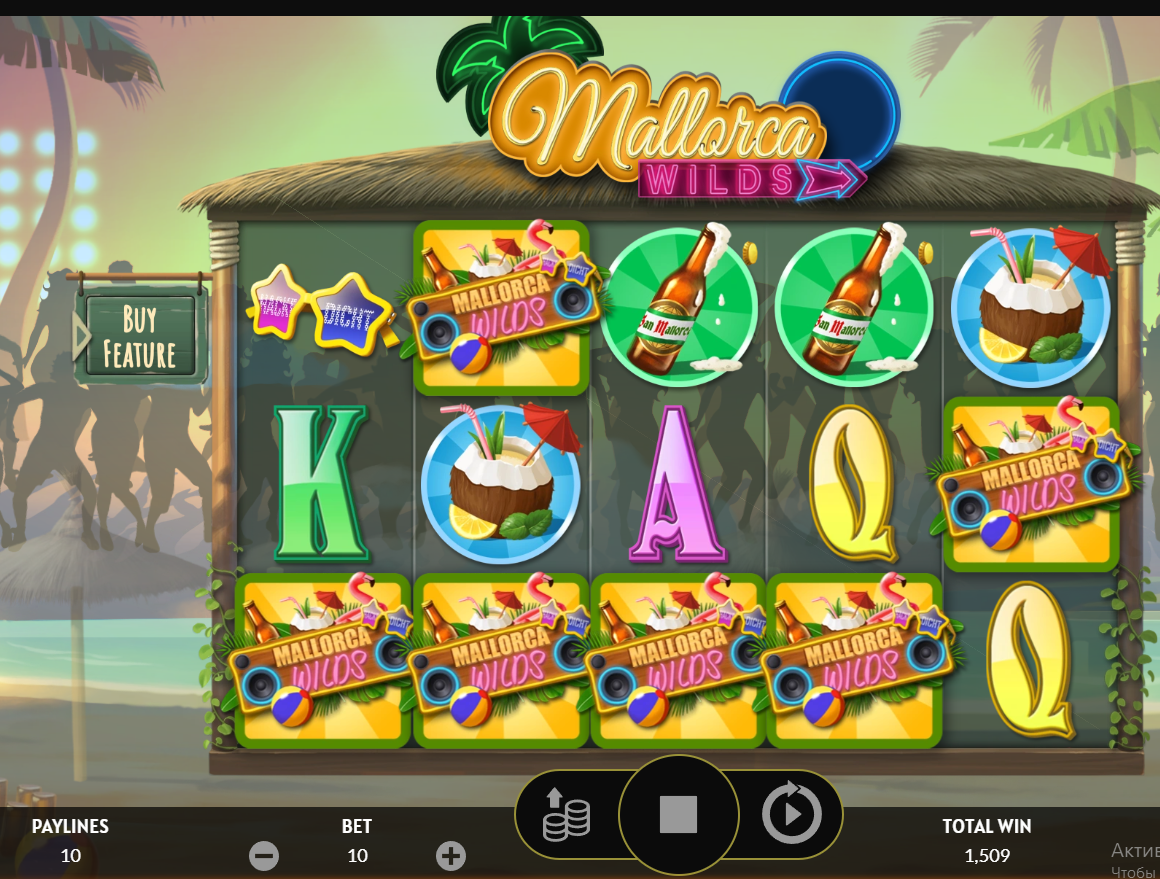Decrease the bet with the minus button
1160x879 pixels.
coord(264,856)
